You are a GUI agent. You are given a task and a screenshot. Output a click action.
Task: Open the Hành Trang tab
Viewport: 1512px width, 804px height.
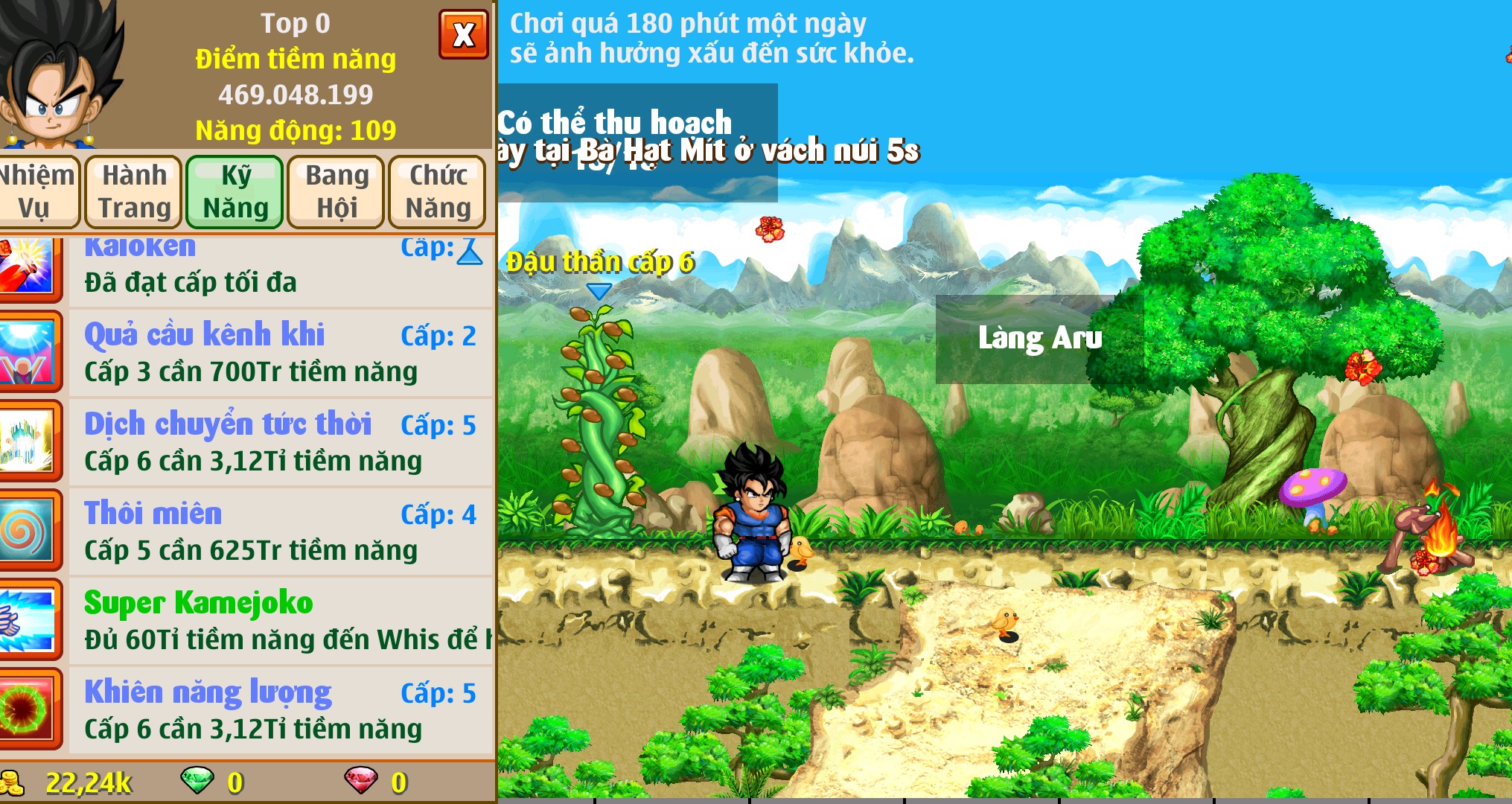134,191
